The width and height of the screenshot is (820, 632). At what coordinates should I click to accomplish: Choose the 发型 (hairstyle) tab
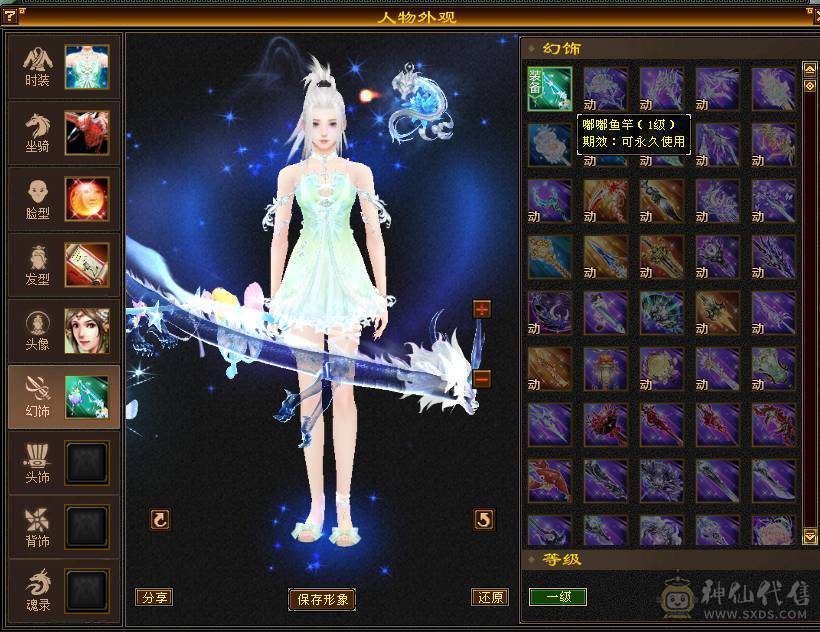64,265
